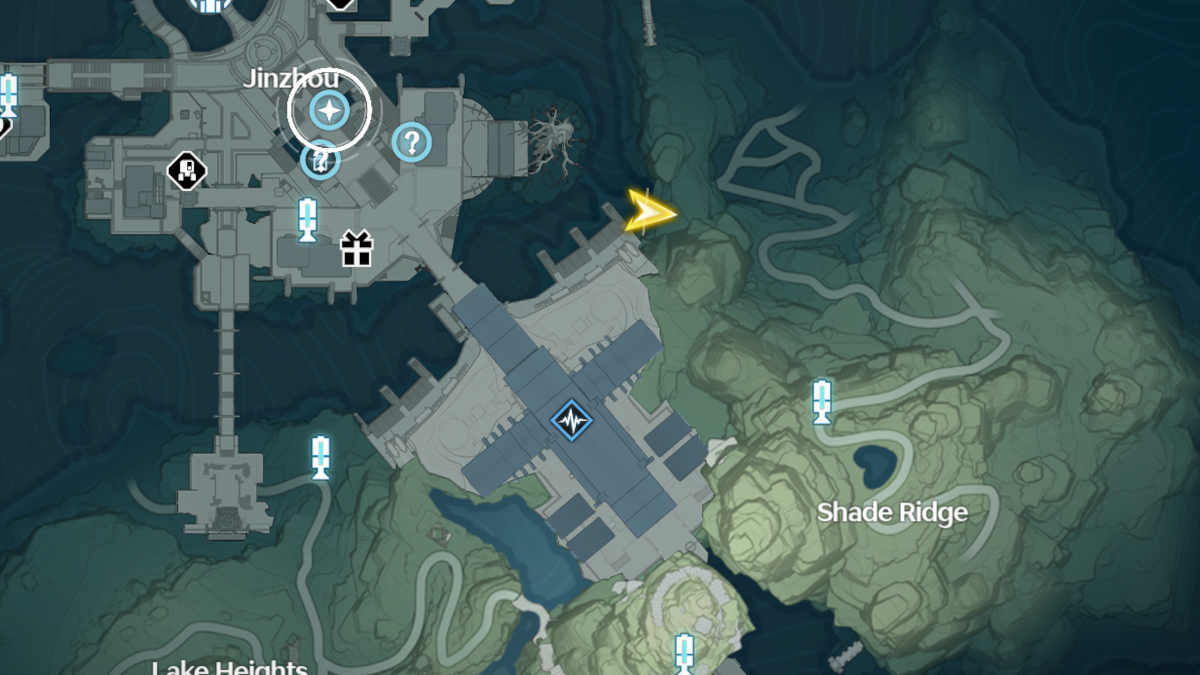
Task: Select the beacon marker beside the gift box
Action: tap(307, 220)
